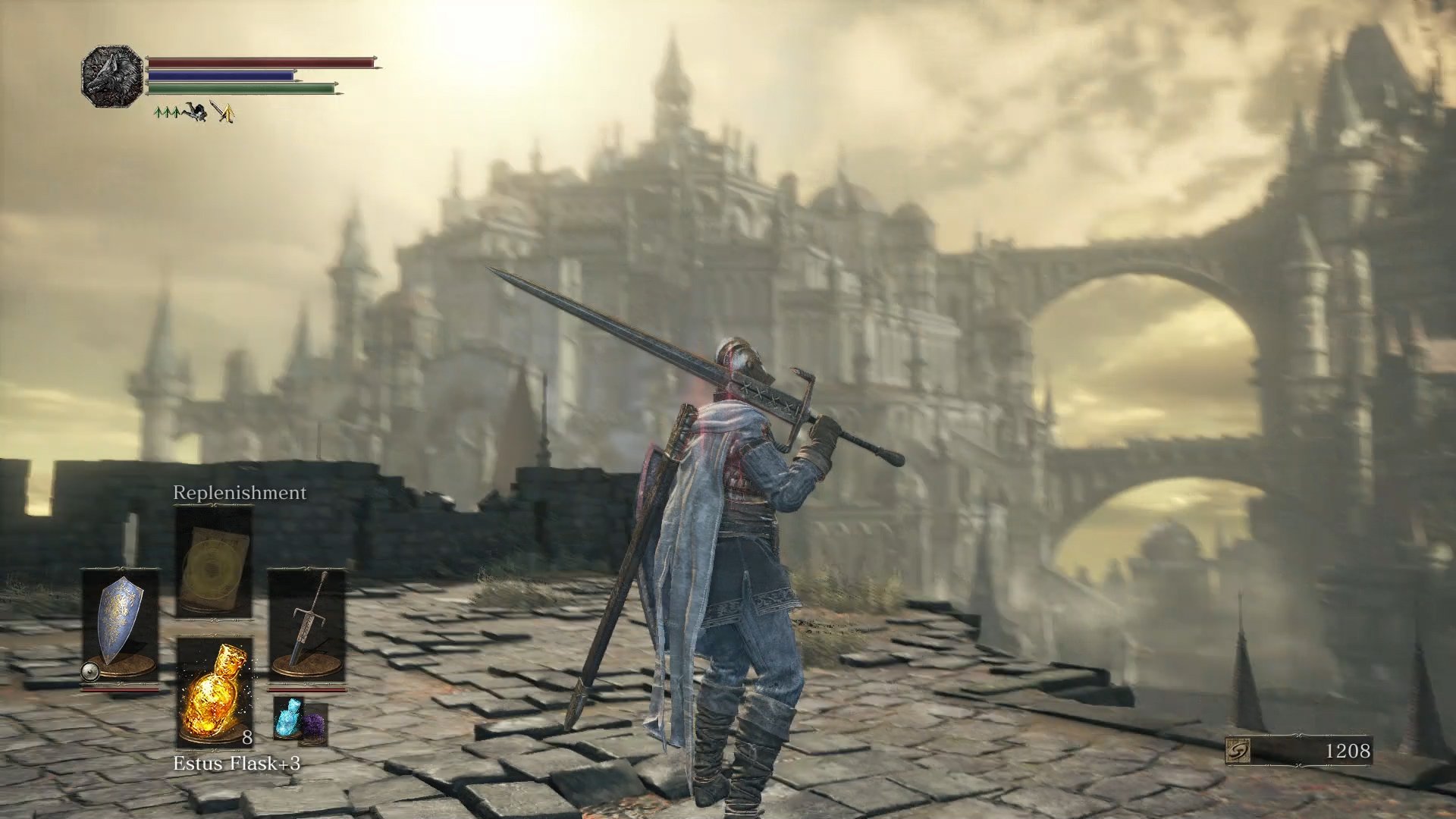Click the Estus Flask count number 8
Image resolution: width=1456 pixels, height=819 pixels.
pos(247,738)
